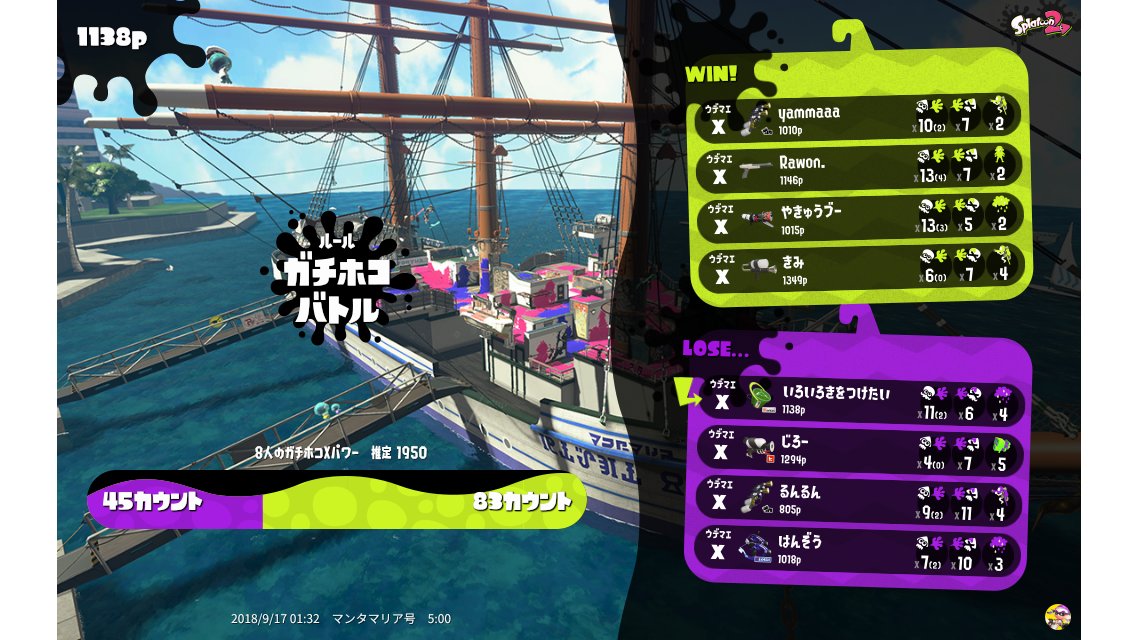Choose the きみ player row
Image resolution: width=1138 pixels, height=640 pixels.
(860, 267)
